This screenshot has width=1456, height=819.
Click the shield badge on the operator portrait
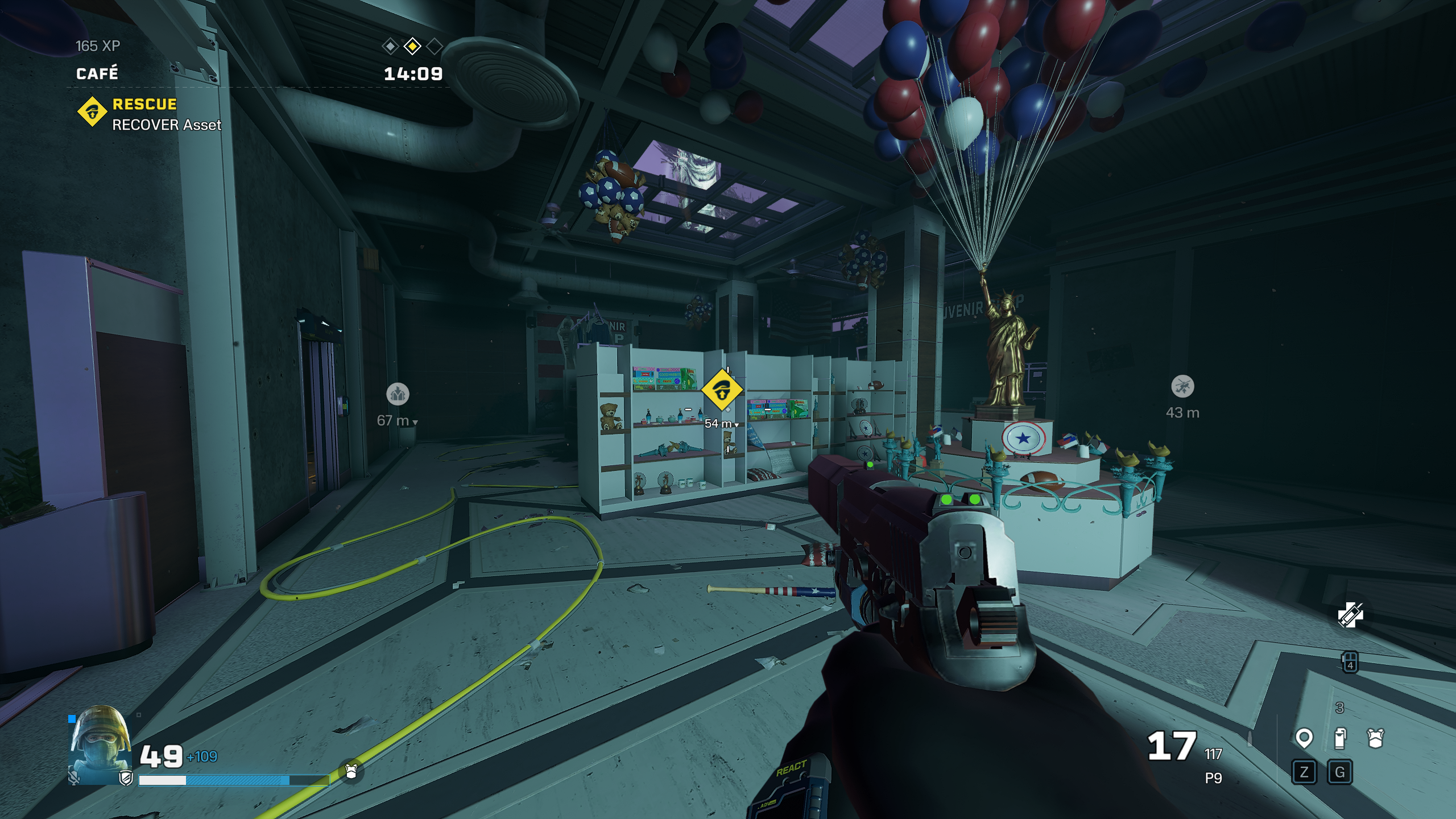click(126, 779)
